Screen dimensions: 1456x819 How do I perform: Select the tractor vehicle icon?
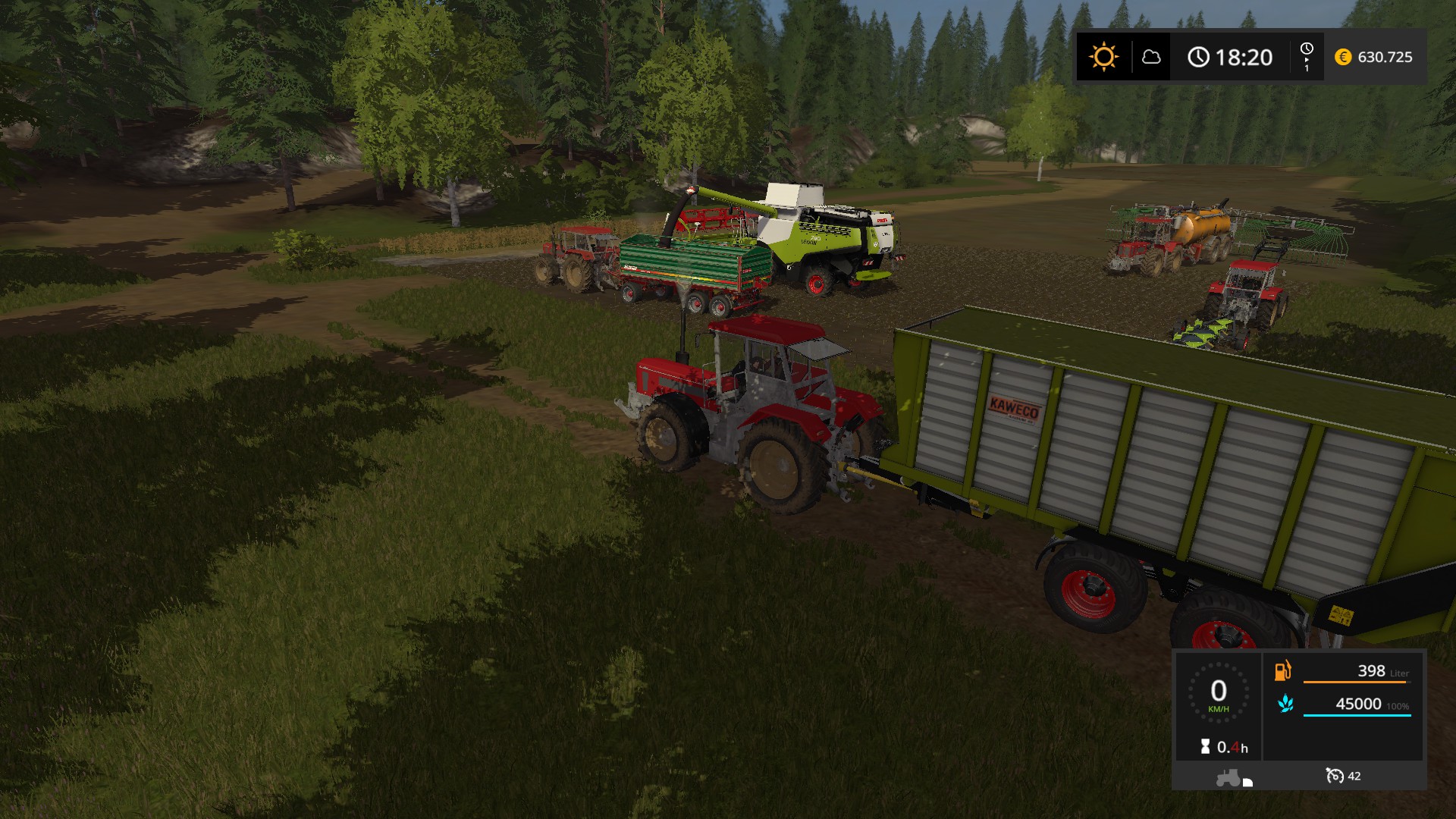[1228, 777]
